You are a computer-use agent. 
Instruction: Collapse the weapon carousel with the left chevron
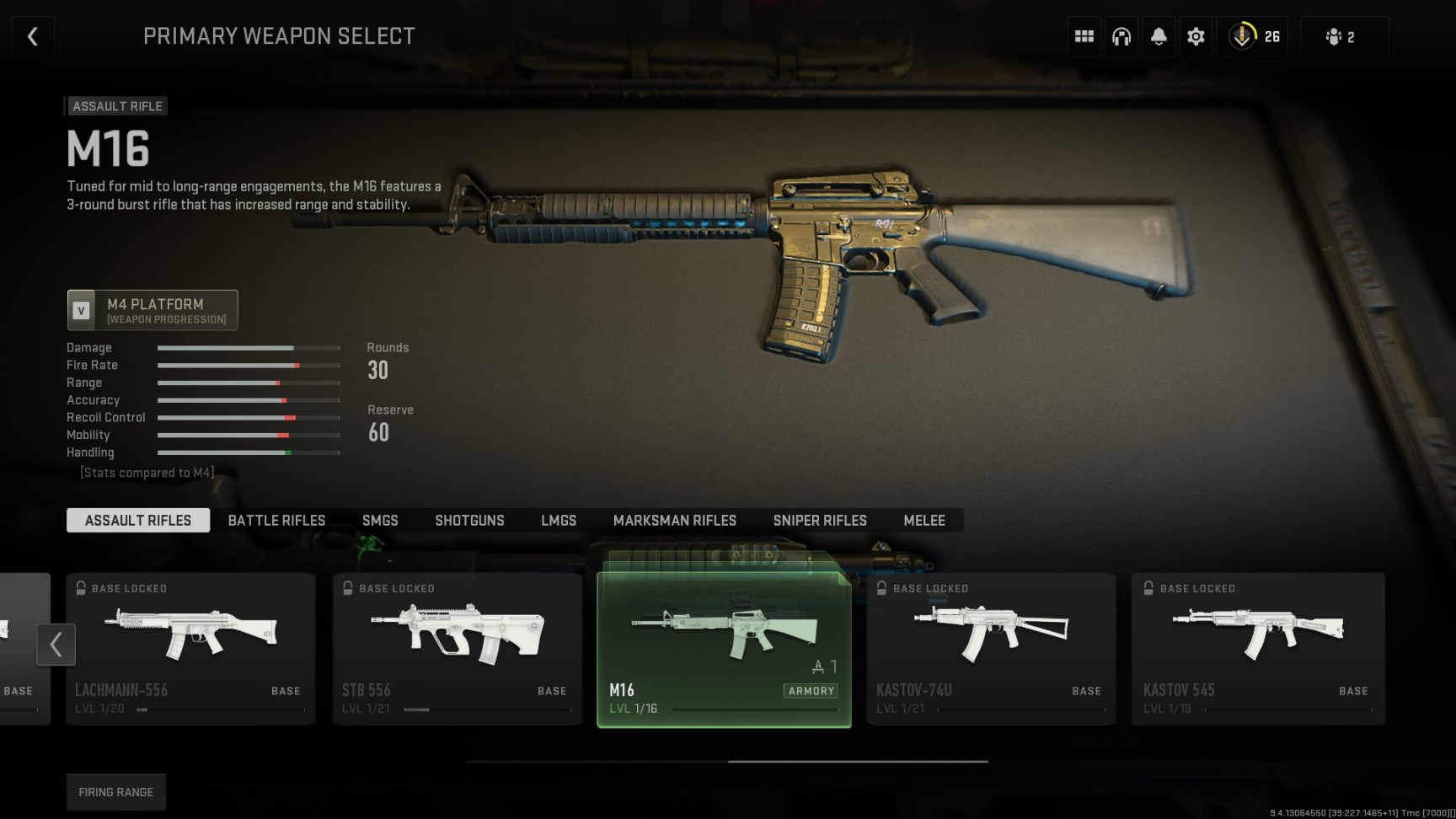coord(56,645)
